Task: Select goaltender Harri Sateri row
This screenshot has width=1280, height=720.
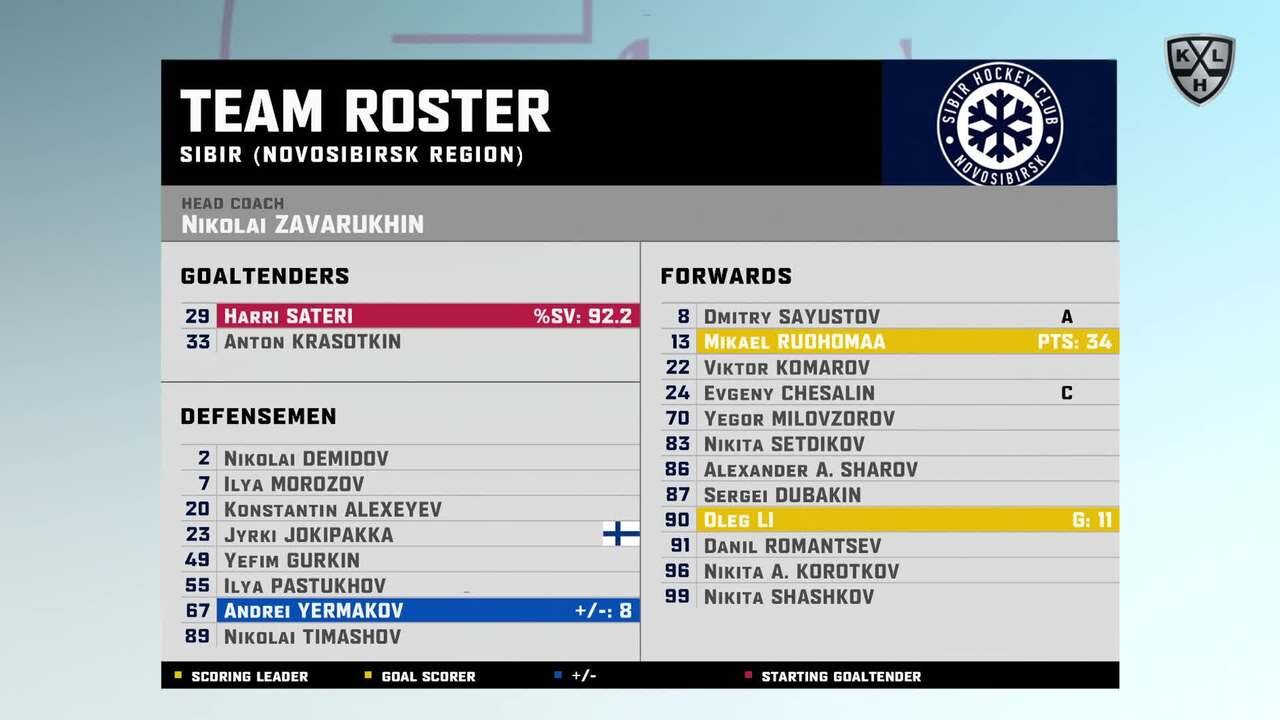Action: (410, 316)
